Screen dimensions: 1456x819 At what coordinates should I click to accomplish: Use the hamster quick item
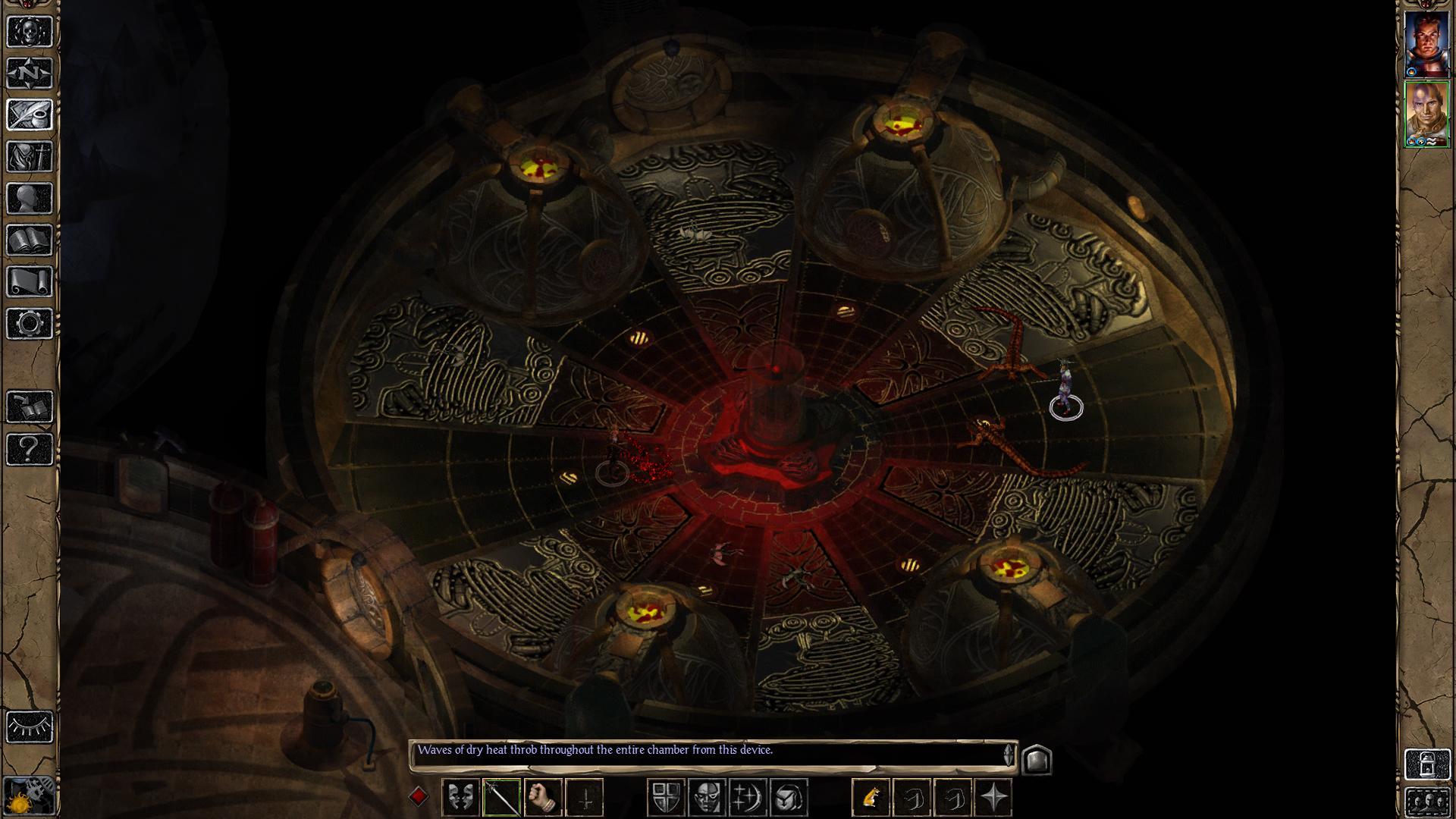(x=871, y=798)
